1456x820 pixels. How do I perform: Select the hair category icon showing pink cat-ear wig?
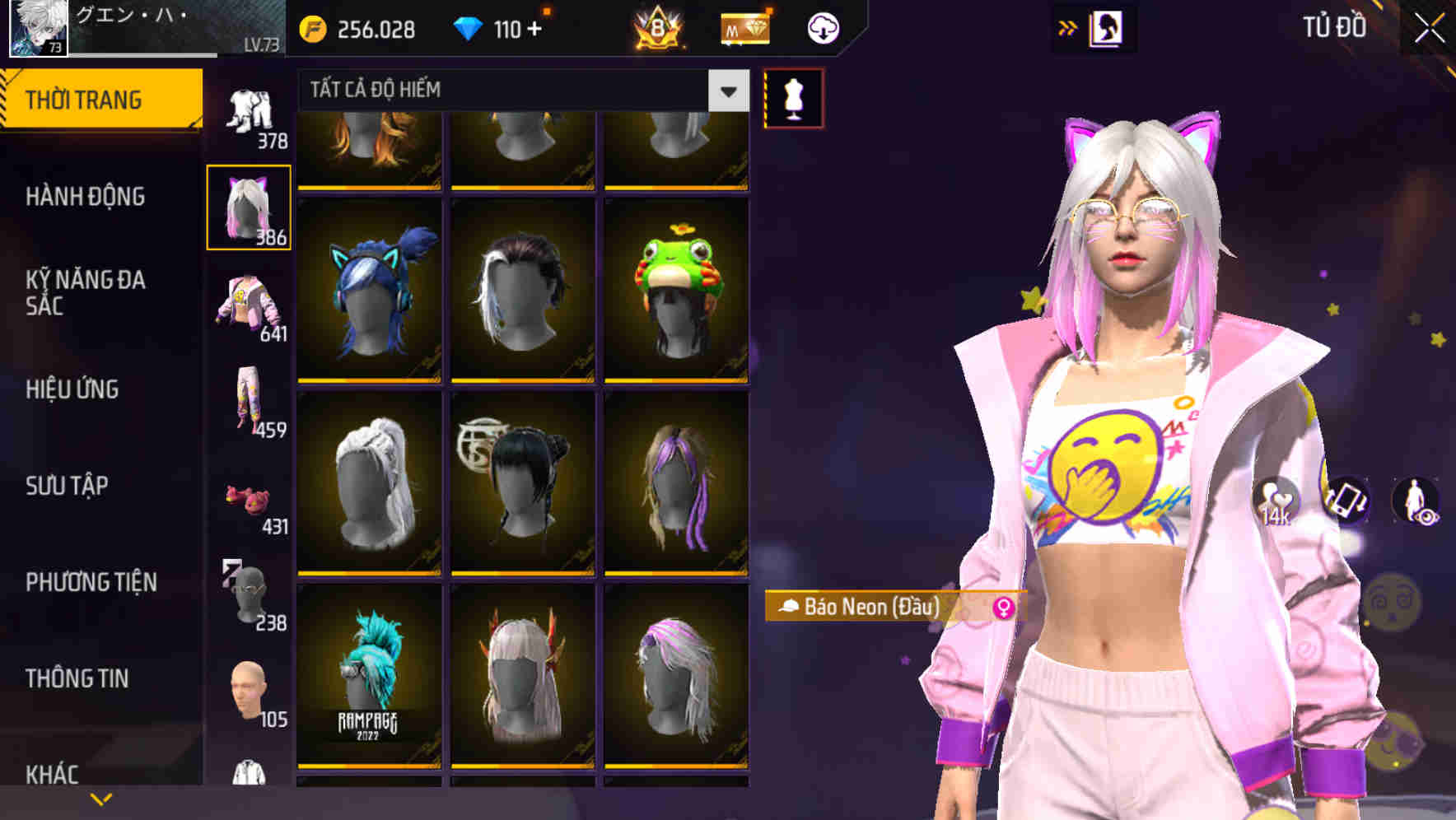248,206
